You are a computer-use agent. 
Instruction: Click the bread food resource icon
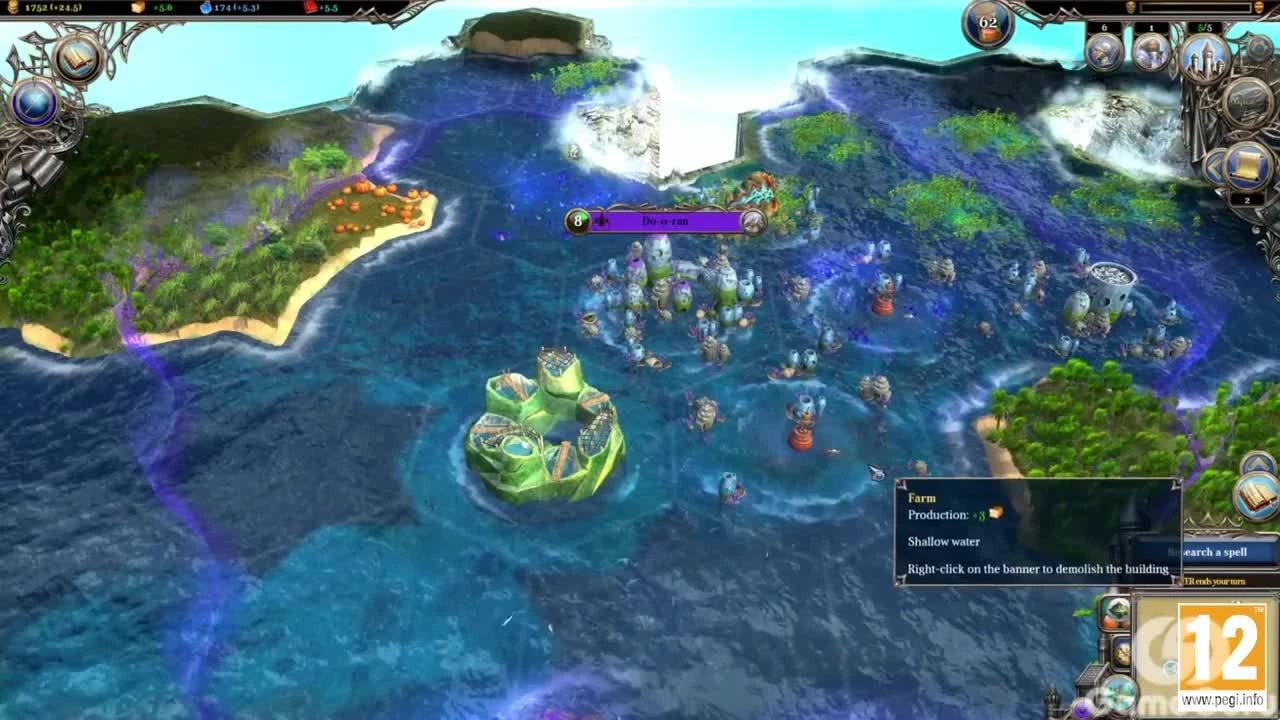point(137,7)
